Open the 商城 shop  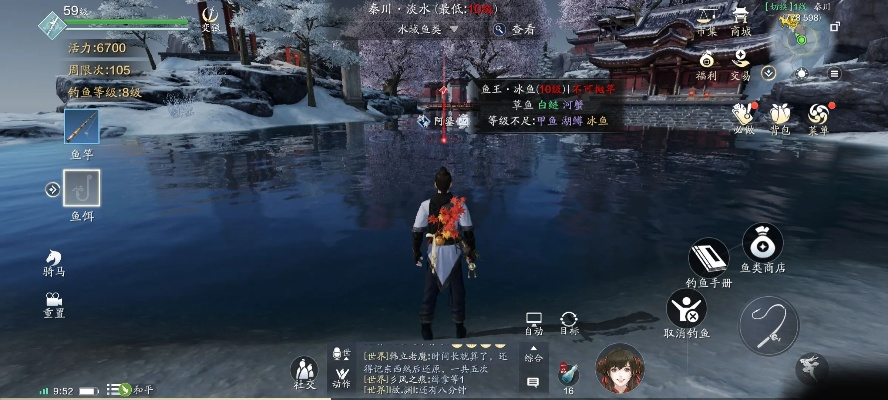[x=741, y=18]
